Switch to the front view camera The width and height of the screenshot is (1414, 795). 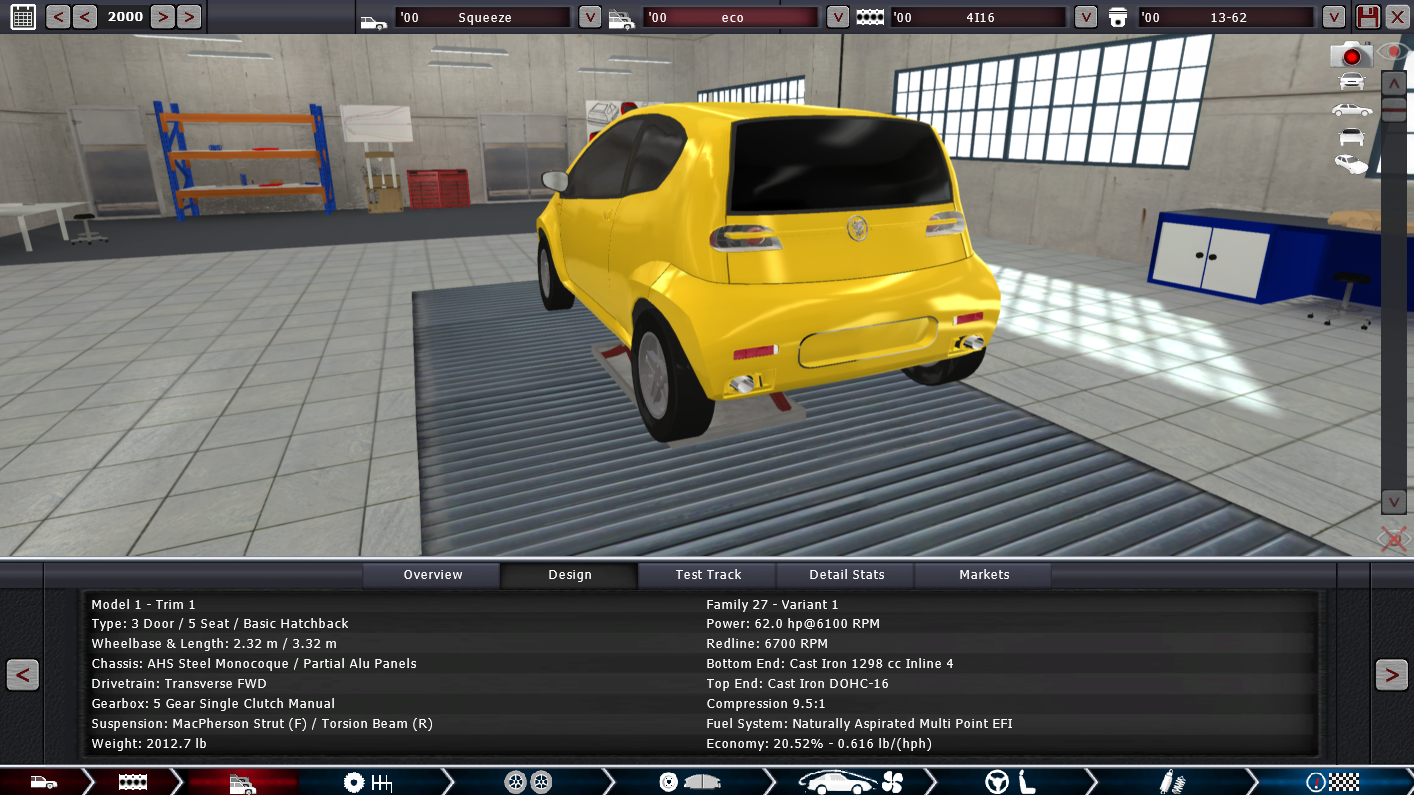click(x=1351, y=82)
